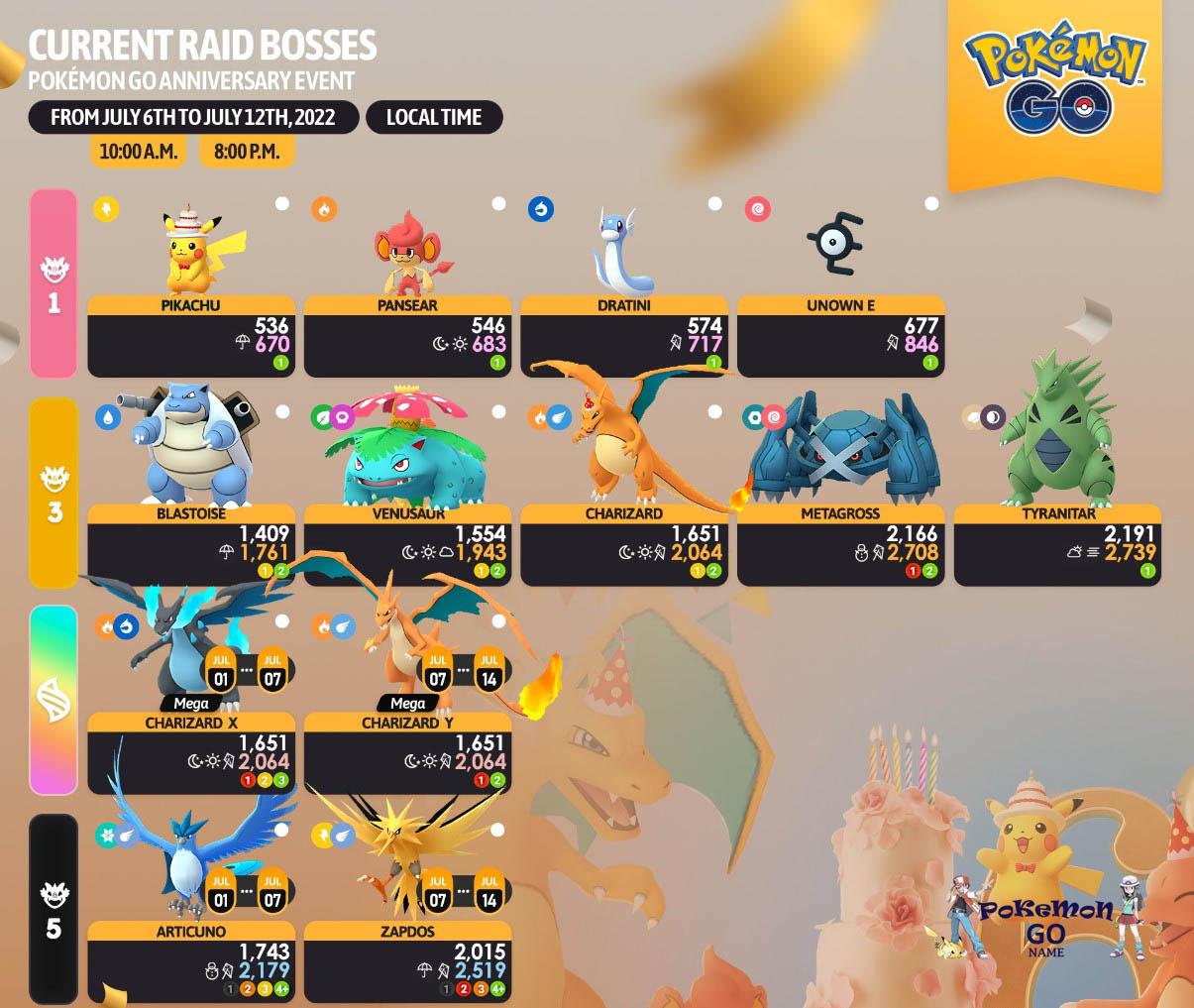Click the tier 1 raid badge

pos(54,283)
